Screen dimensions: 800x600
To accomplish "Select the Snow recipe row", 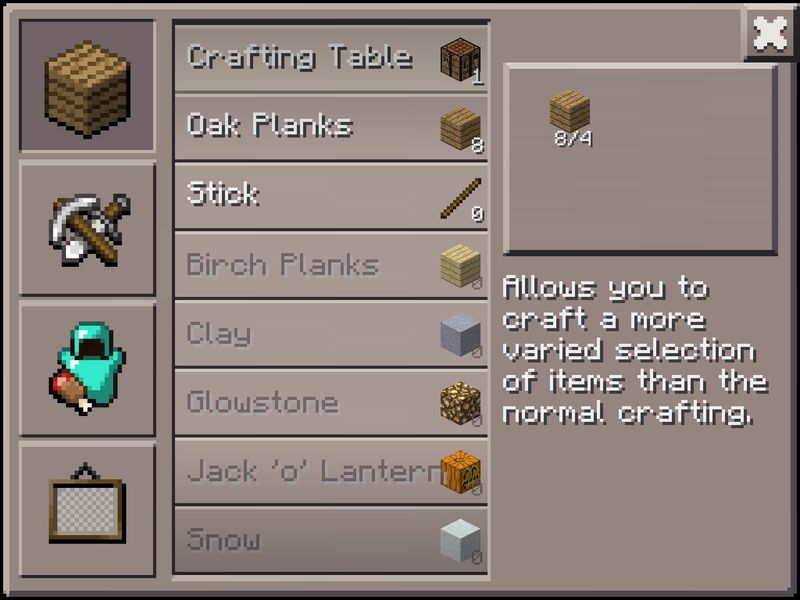I will 331,540.
